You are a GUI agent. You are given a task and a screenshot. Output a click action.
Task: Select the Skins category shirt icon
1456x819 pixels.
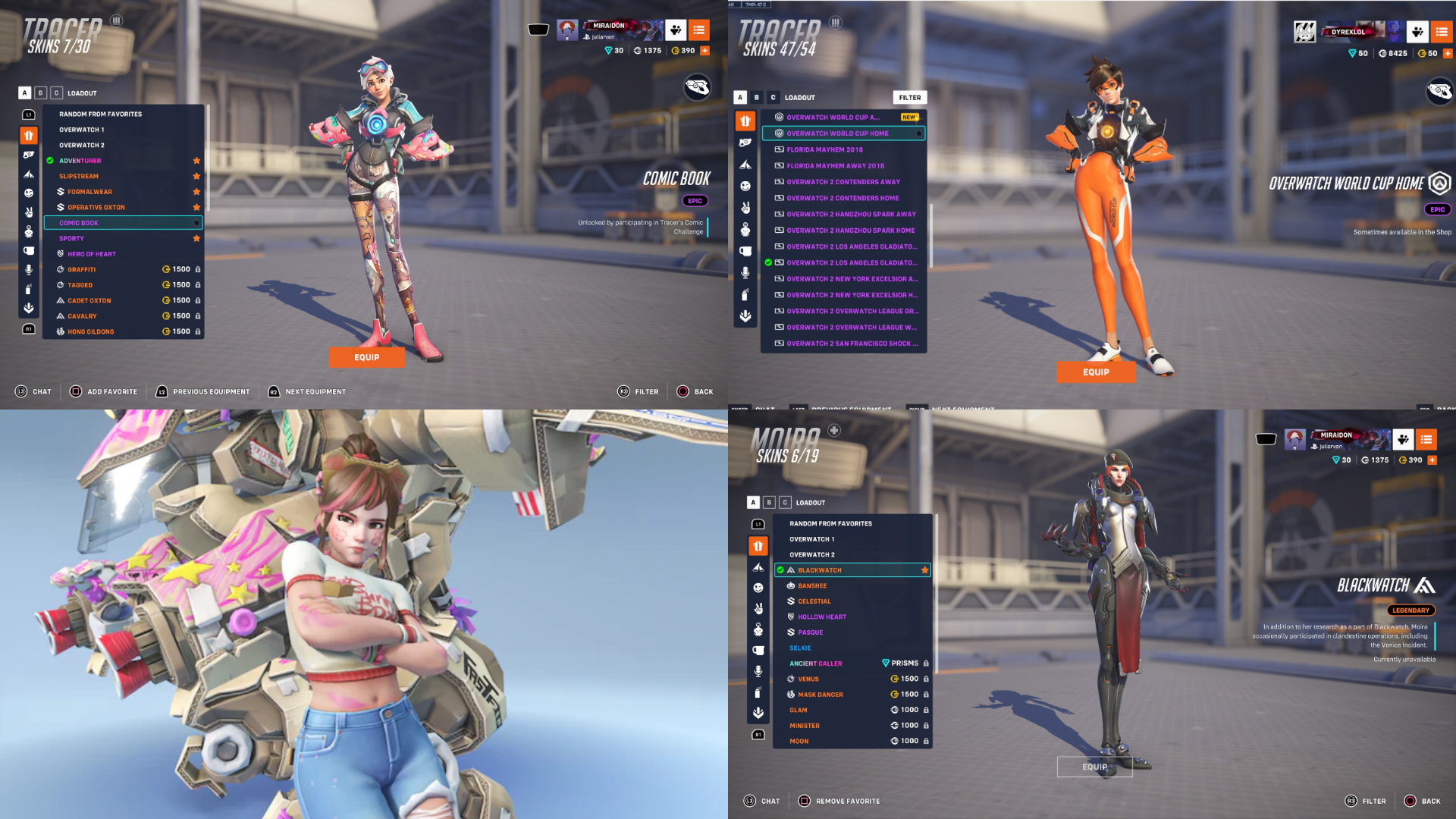28,136
